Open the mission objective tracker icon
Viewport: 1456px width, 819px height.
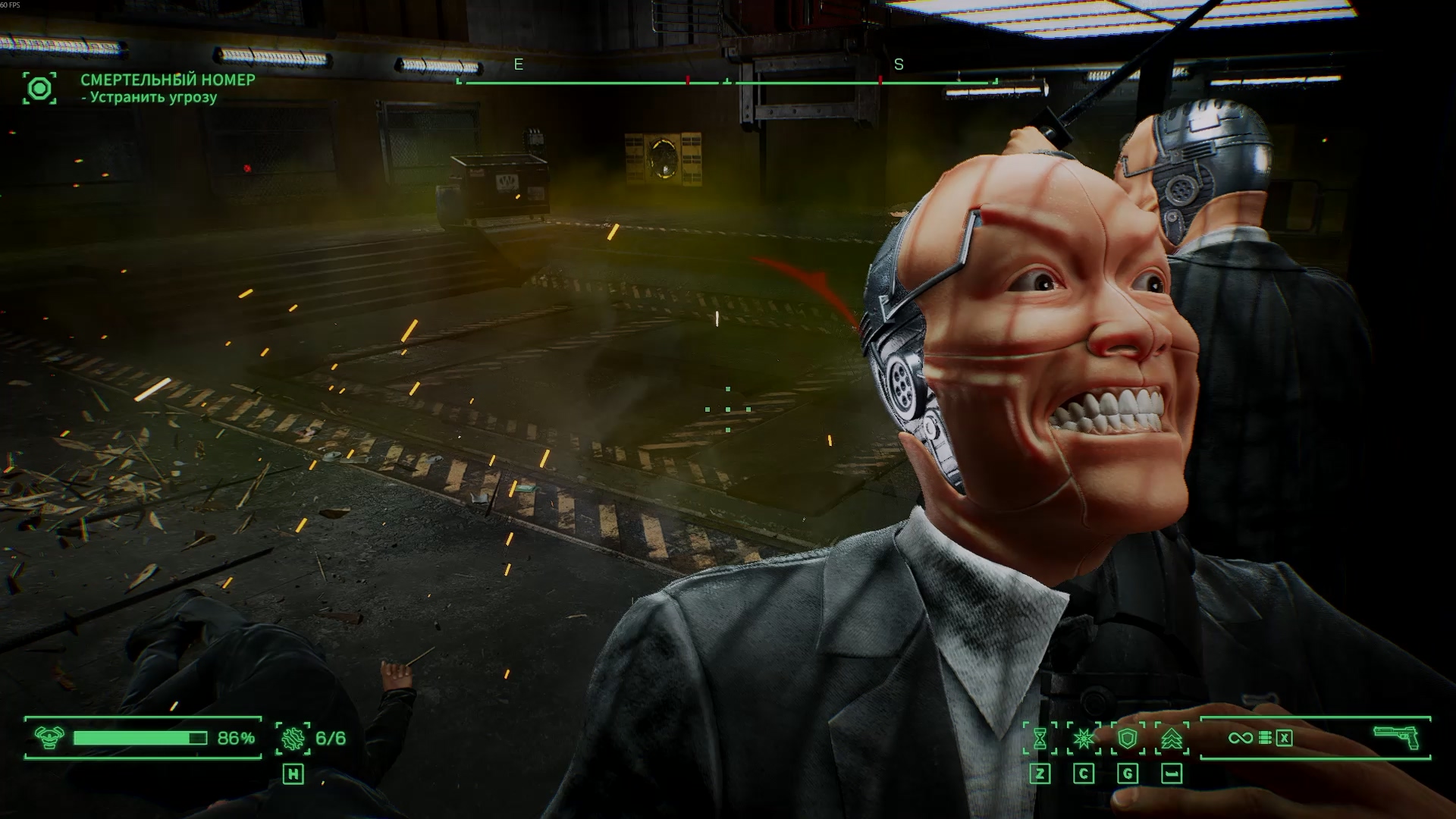tap(39, 89)
